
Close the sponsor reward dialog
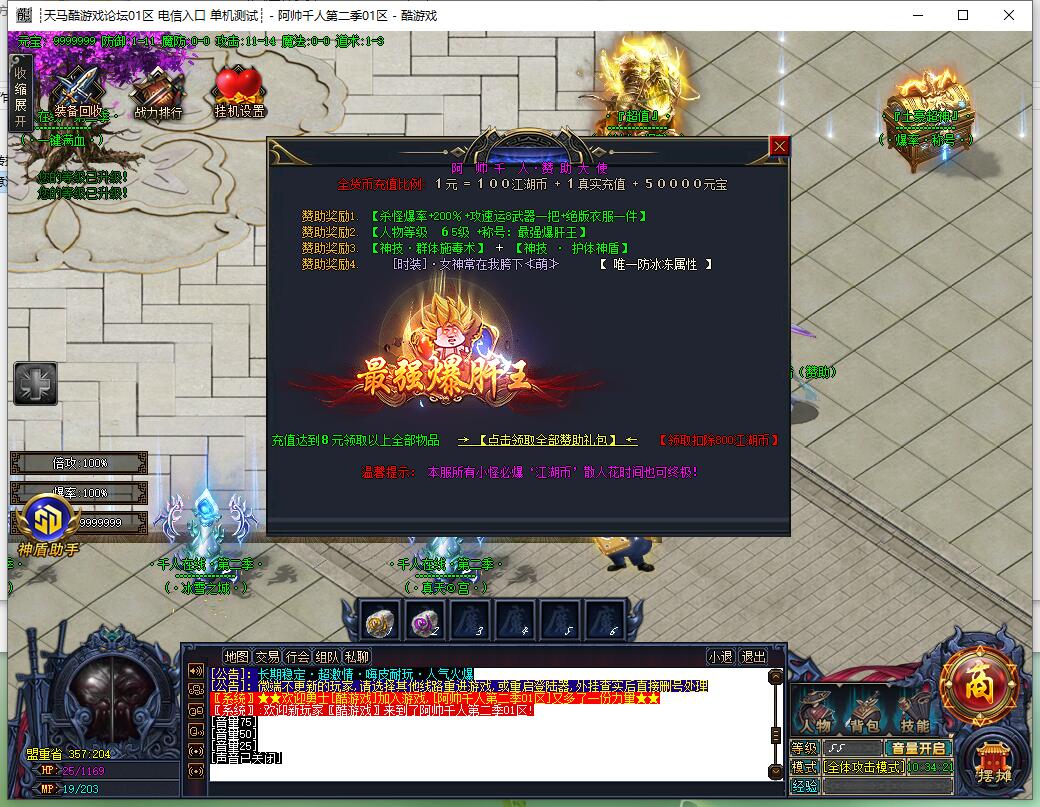click(x=779, y=146)
